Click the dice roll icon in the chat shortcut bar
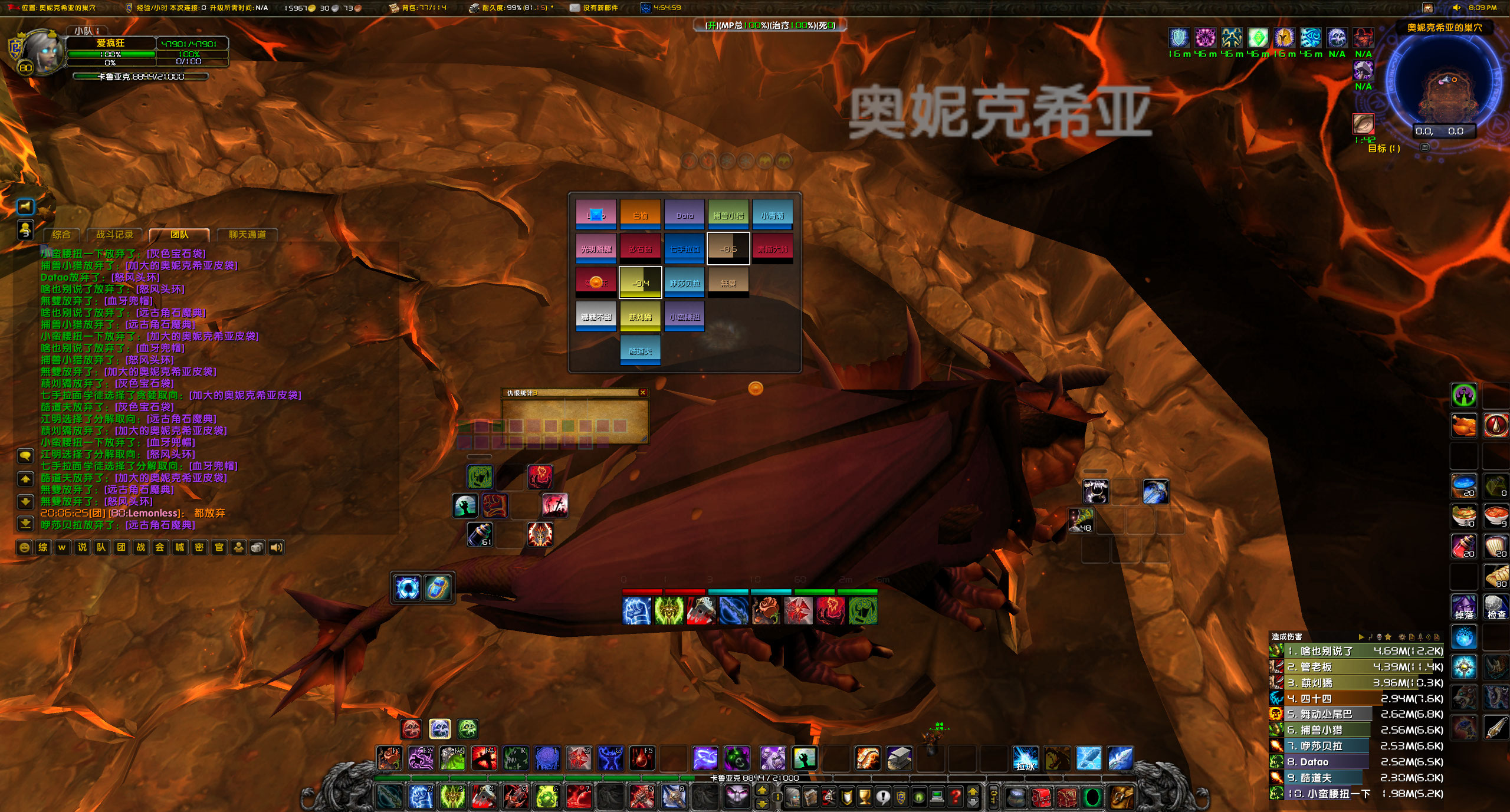 [258, 547]
